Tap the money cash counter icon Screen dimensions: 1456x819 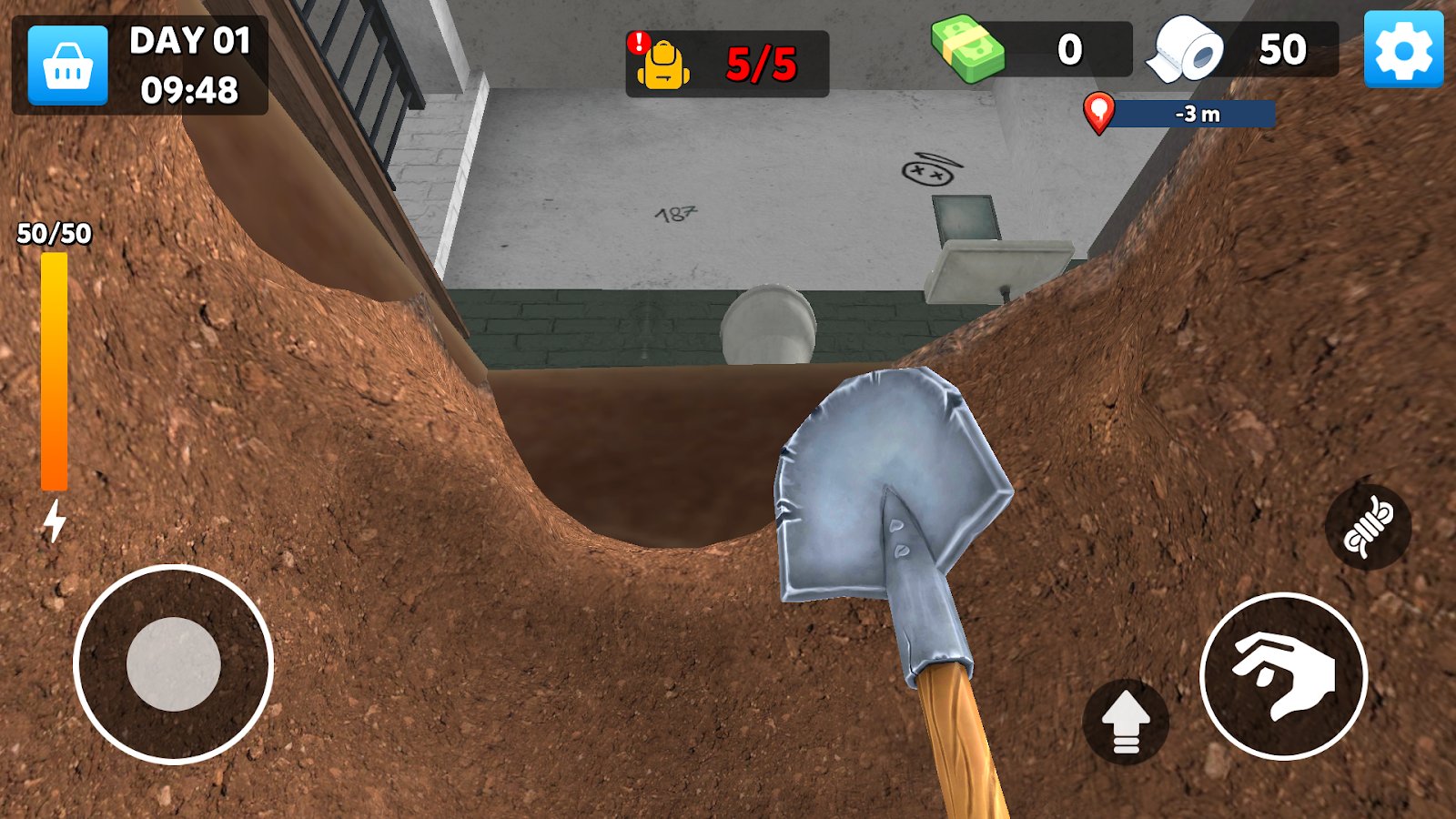point(967,51)
